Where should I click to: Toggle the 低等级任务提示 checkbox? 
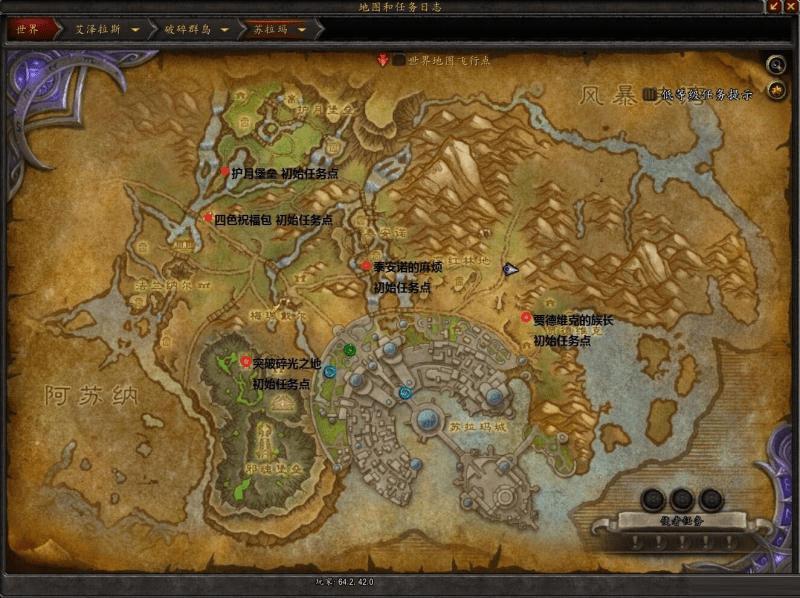(650, 94)
